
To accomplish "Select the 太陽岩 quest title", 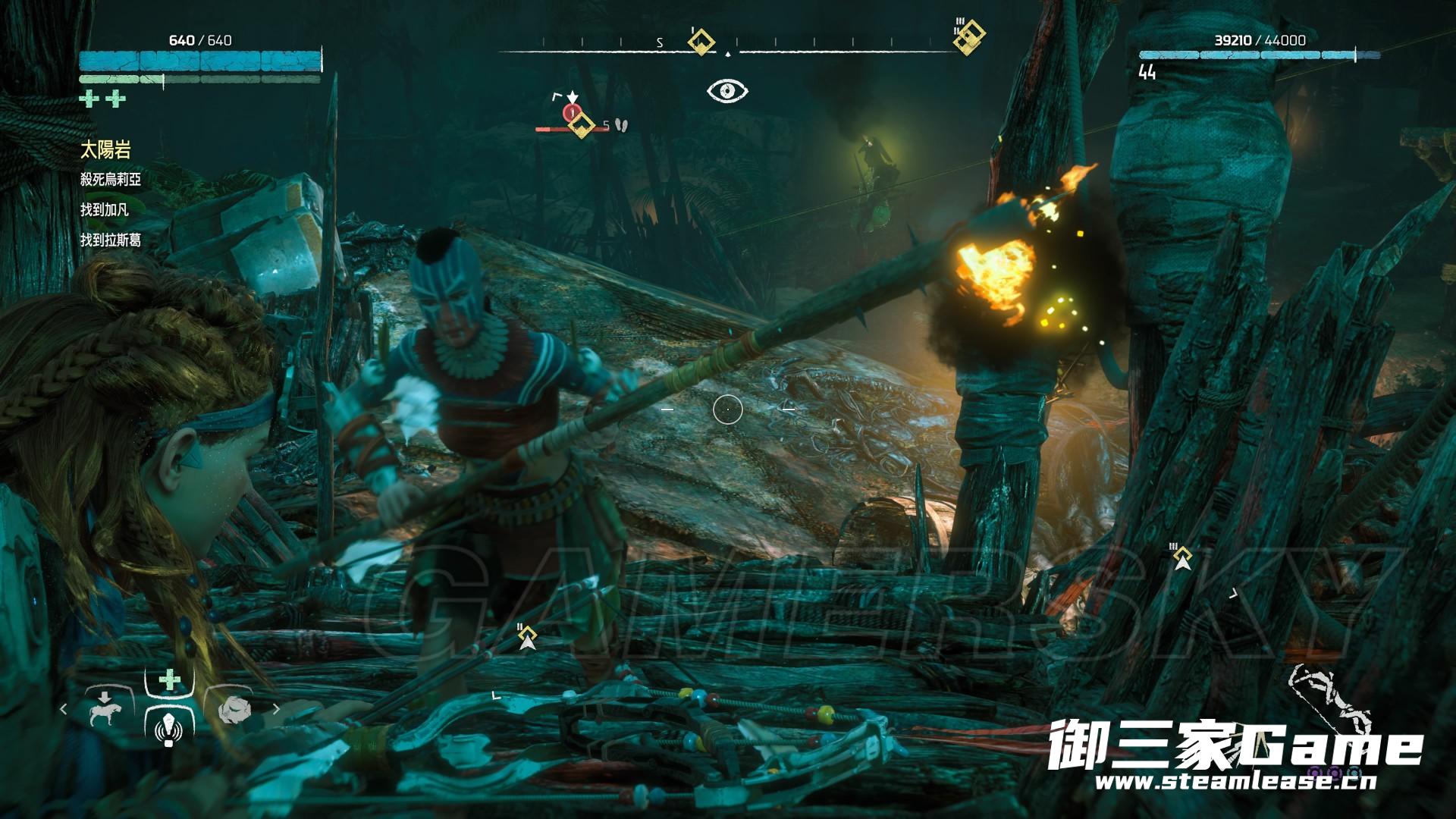I will pyautogui.click(x=105, y=150).
